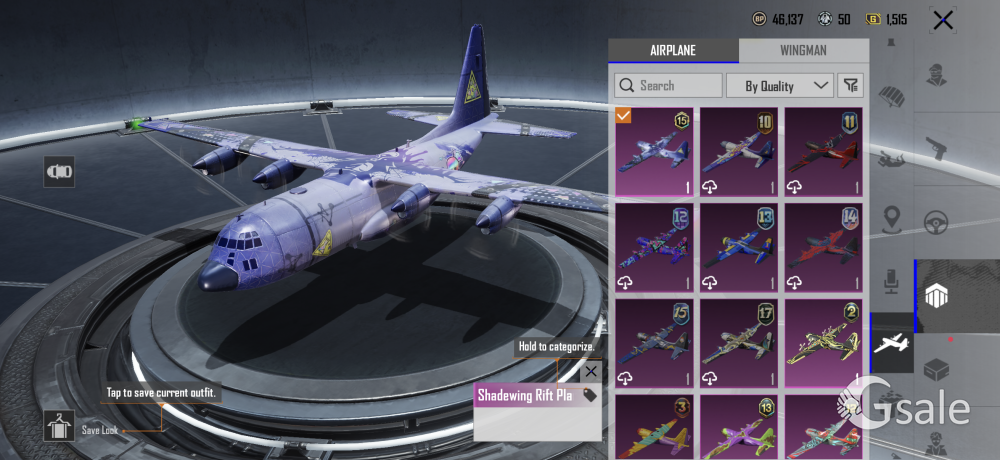Screen dimensions: 1000x460
Task: Pick the airplane skin with badge 12
Action: click(x=655, y=246)
